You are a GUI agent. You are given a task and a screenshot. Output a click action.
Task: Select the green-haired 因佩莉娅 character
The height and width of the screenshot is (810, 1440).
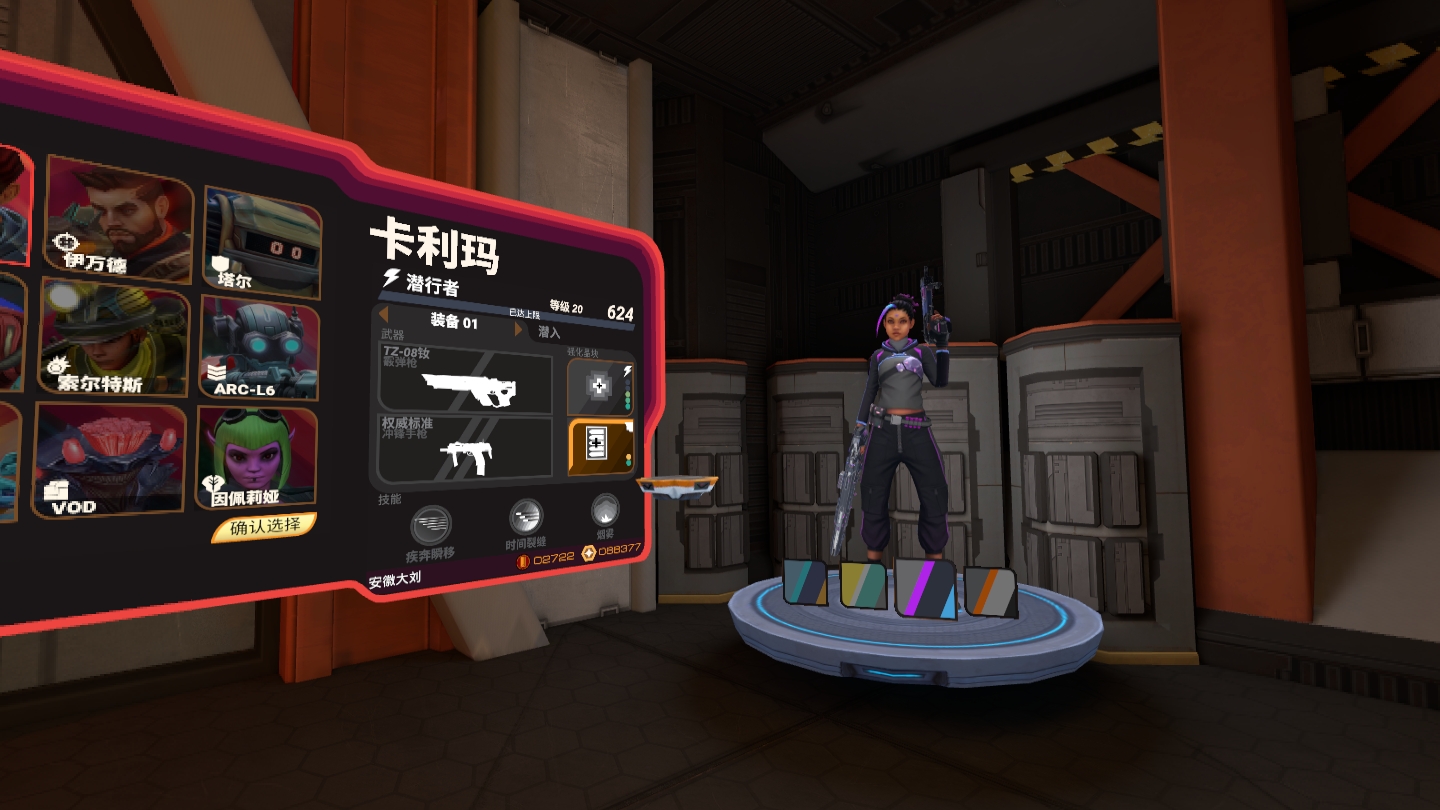[257, 457]
